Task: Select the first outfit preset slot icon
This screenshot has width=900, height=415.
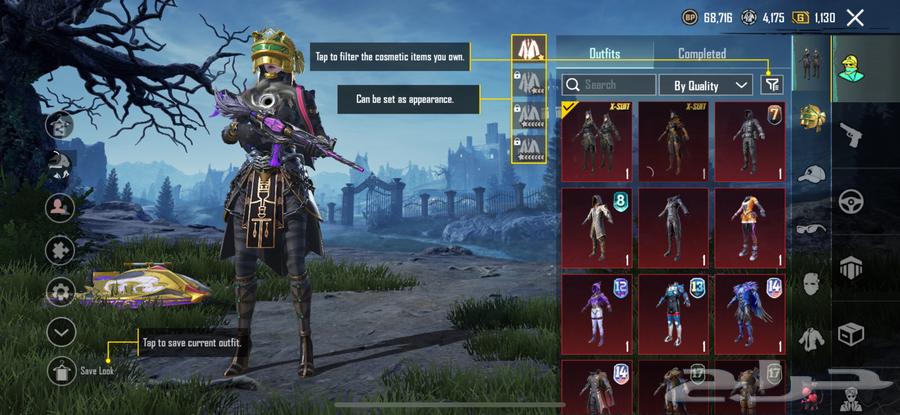Action: (529, 50)
